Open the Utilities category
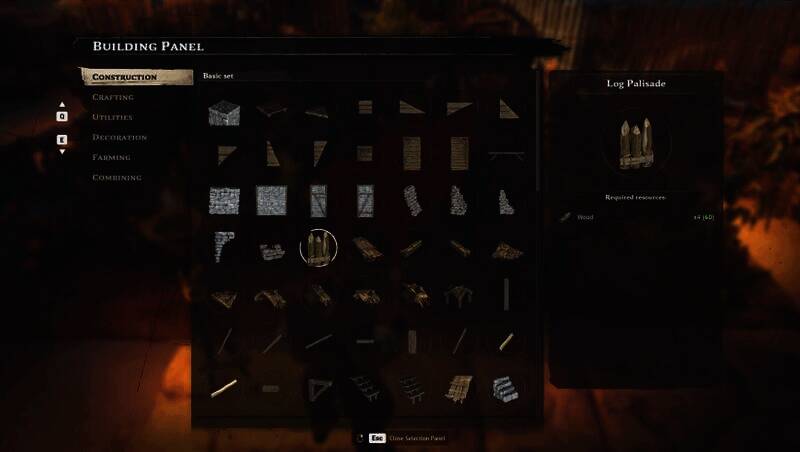This screenshot has width=800, height=452. [x=112, y=117]
